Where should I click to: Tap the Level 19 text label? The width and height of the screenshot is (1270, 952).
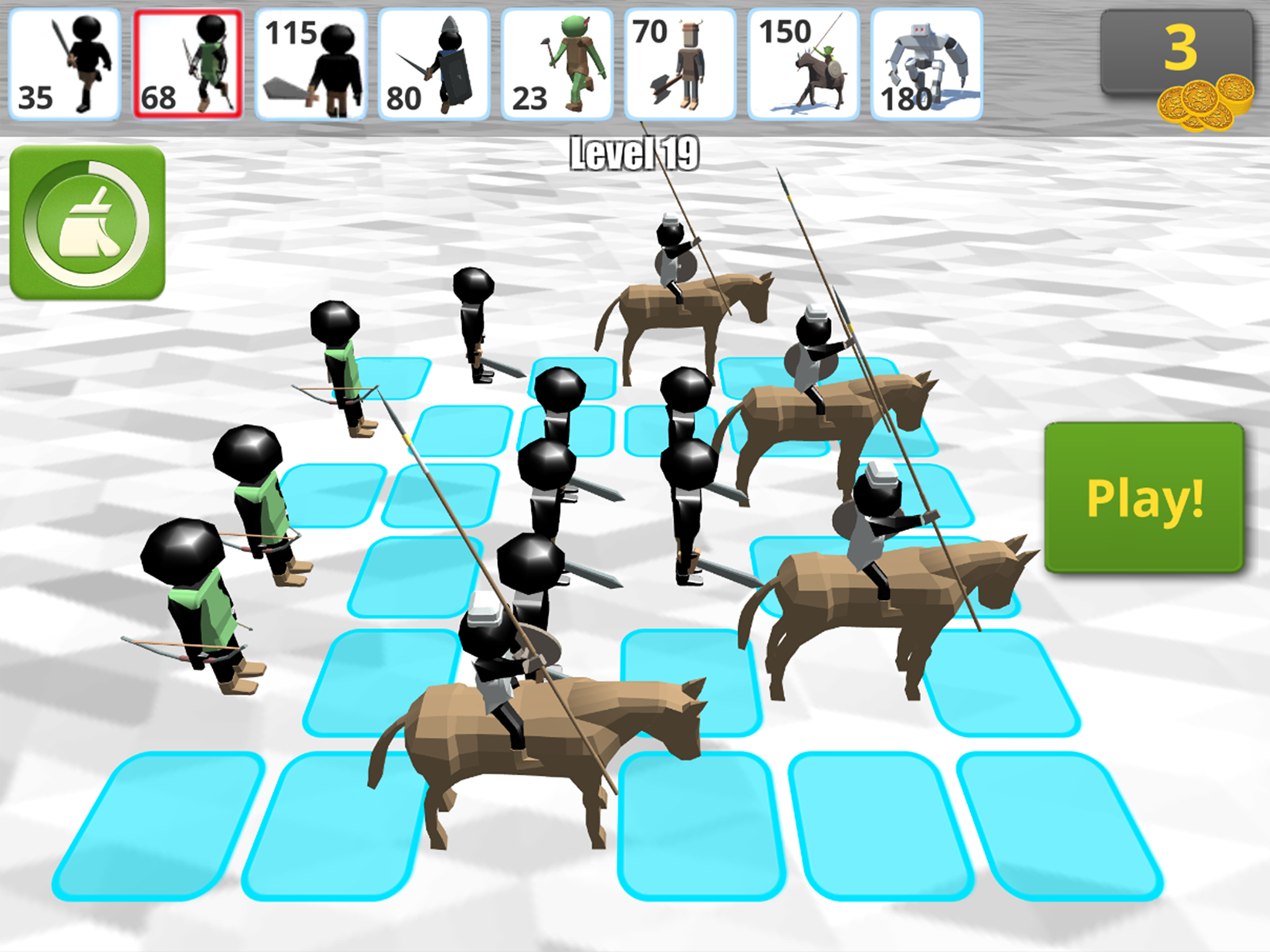click(634, 151)
